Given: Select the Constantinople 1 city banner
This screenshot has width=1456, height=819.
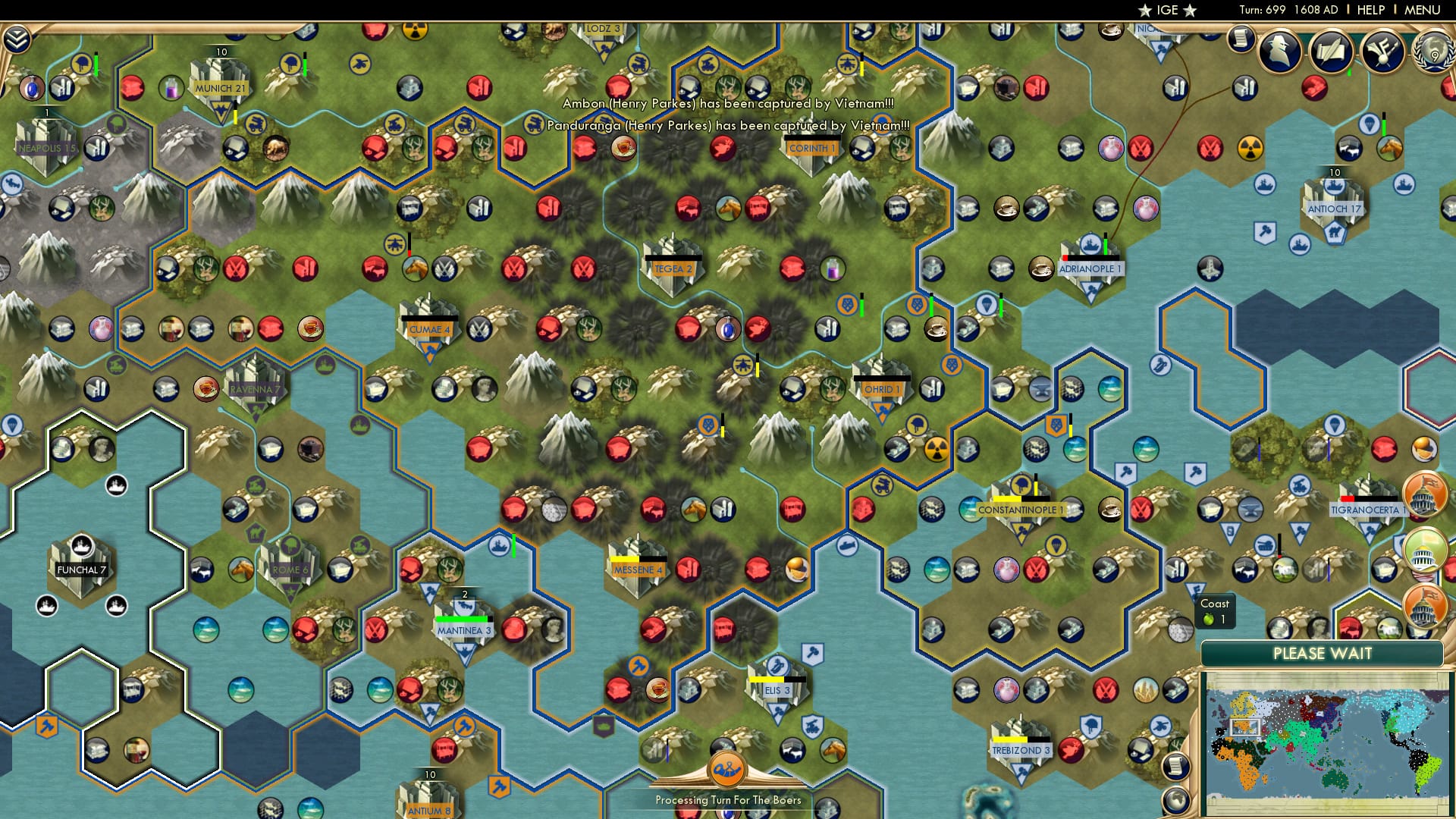Looking at the screenshot, I should coord(1021,510).
